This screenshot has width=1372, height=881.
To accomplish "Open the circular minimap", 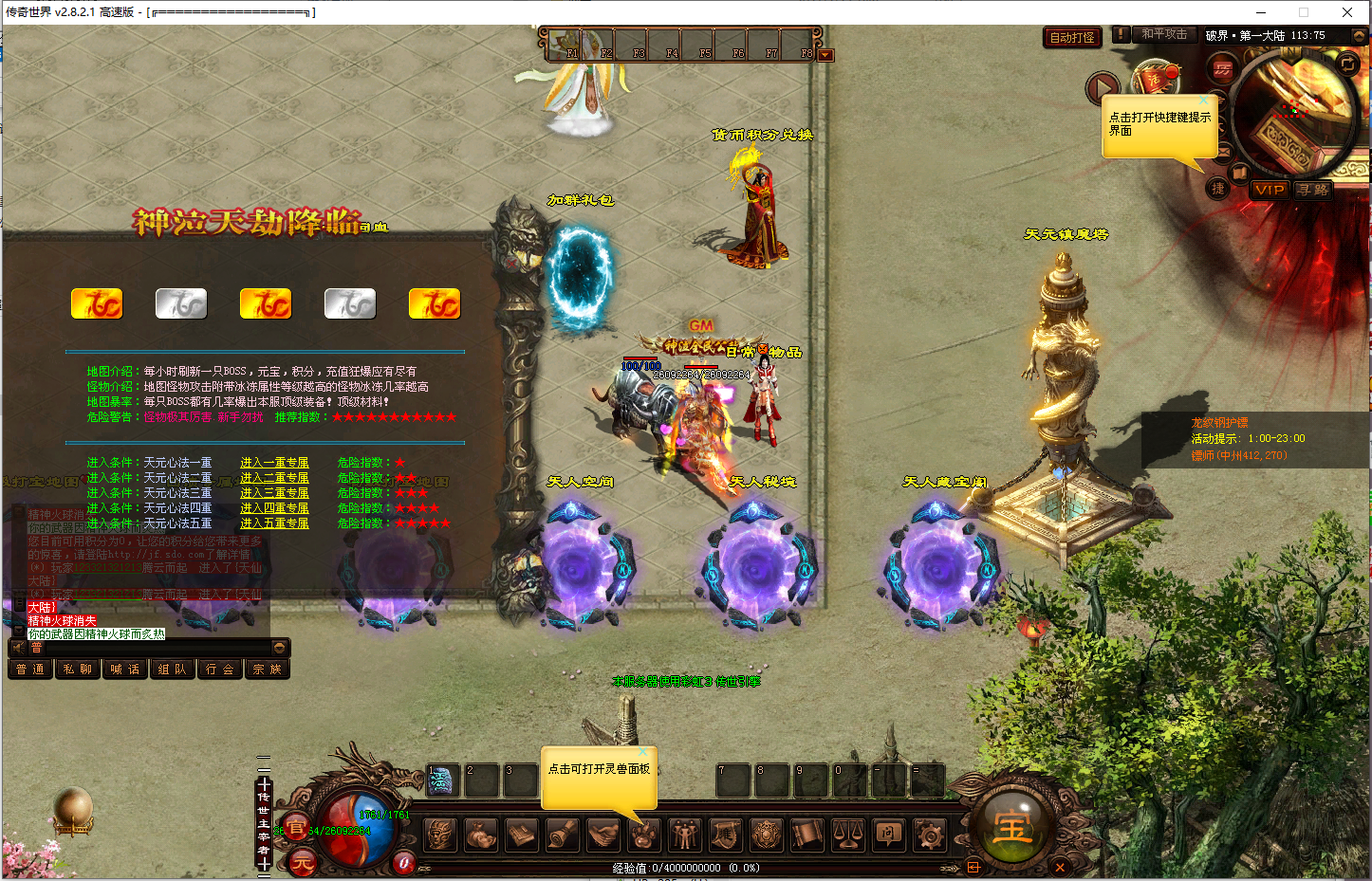I will (1294, 113).
